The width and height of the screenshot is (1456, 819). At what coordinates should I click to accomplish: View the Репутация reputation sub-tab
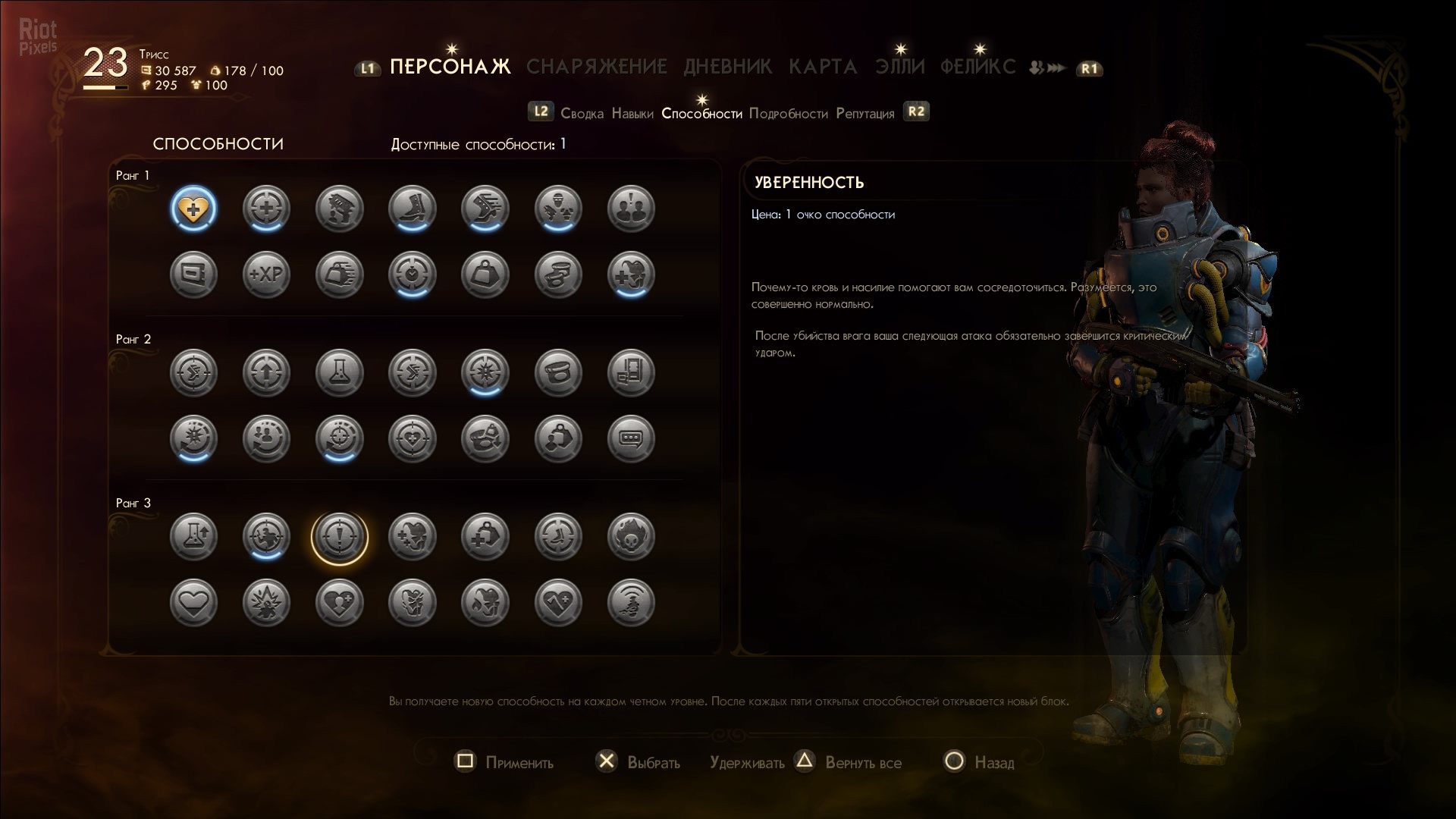[864, 114]
